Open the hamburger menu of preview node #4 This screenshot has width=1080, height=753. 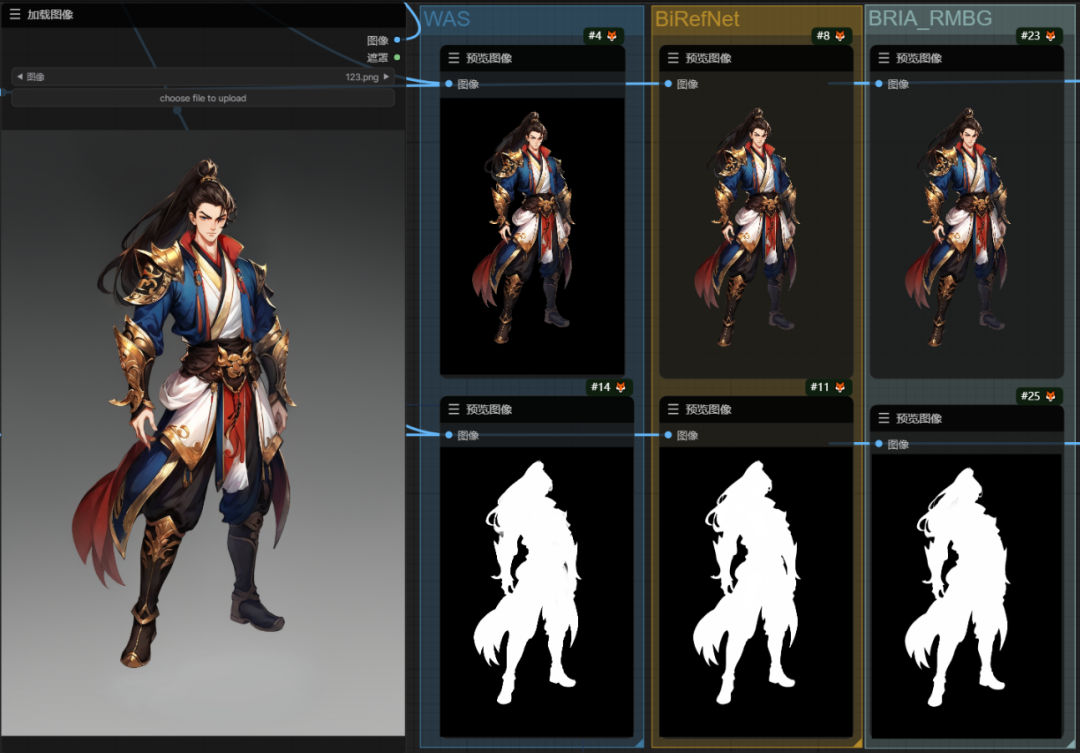454,58
